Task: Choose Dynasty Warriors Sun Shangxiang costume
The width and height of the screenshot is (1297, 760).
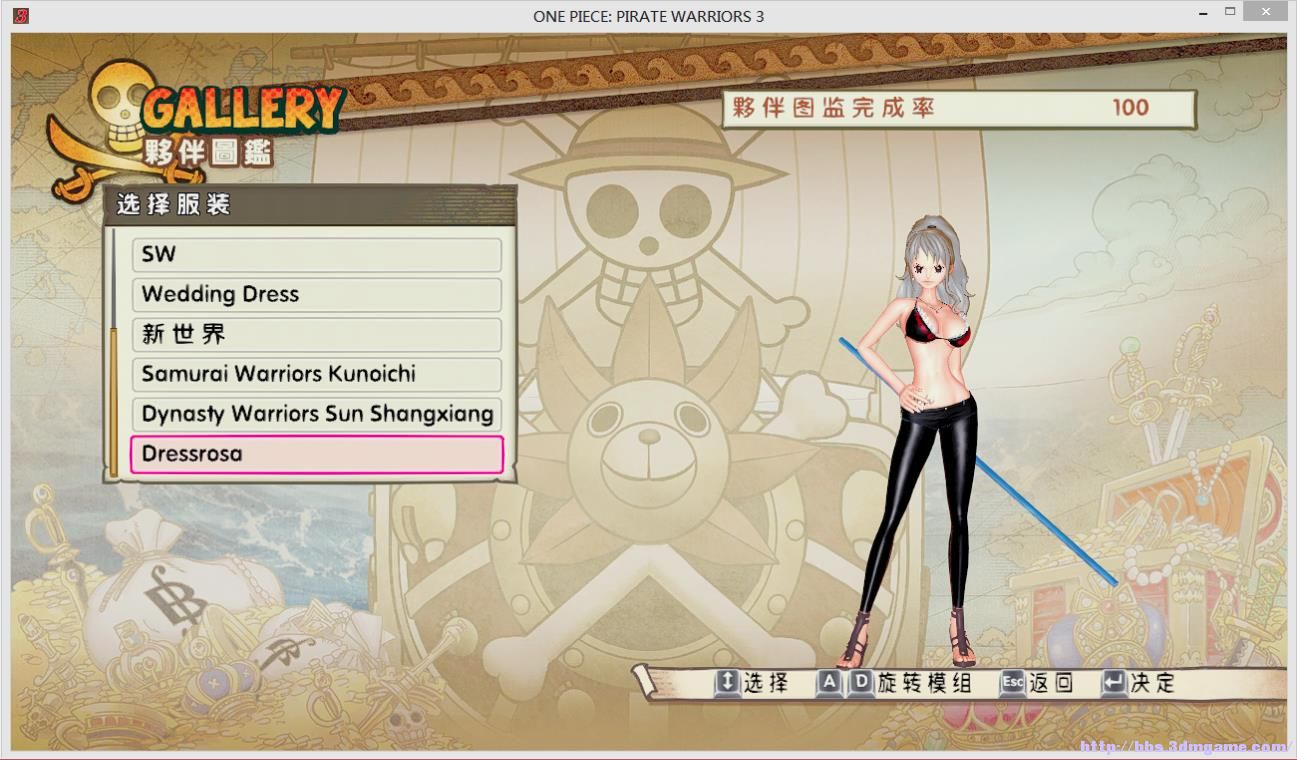Action: click(316, 414)
